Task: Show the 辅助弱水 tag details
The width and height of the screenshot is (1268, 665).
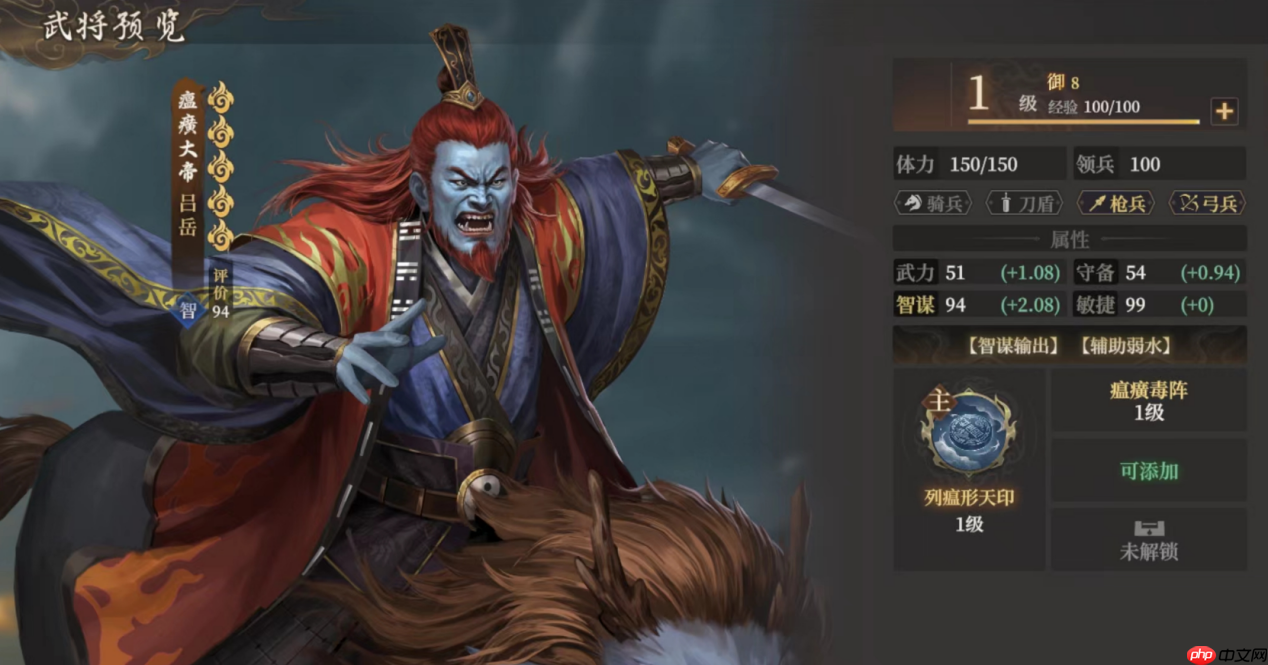Action: (x=1125, y=346)
